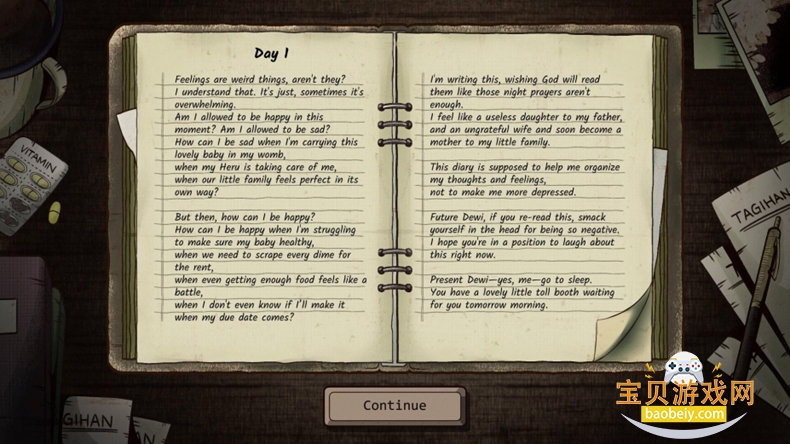
Task: Continue past the Day 1 diary
Action: pos(394,406)
